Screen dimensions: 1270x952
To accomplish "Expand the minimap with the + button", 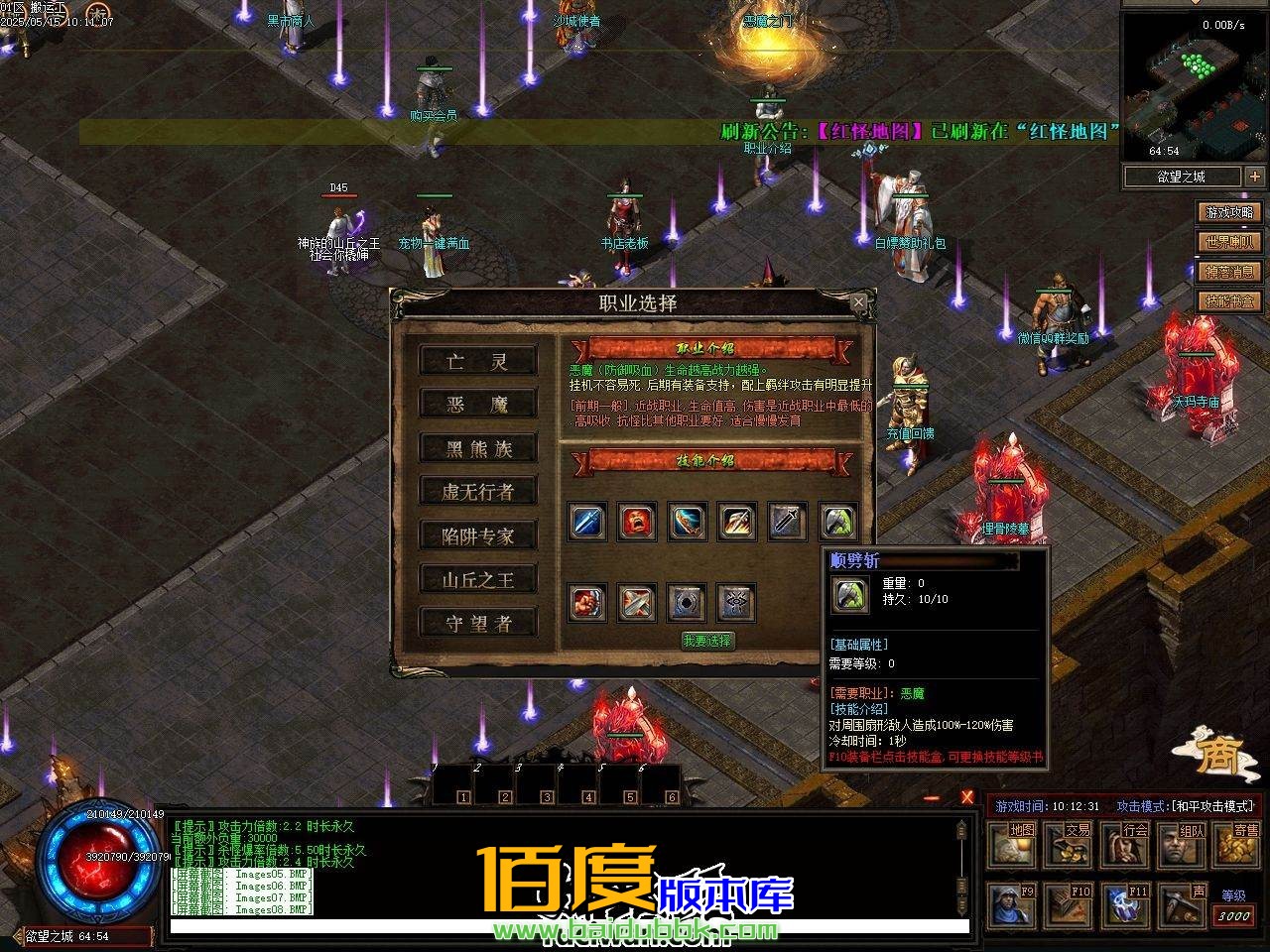I will [1254, 177].
